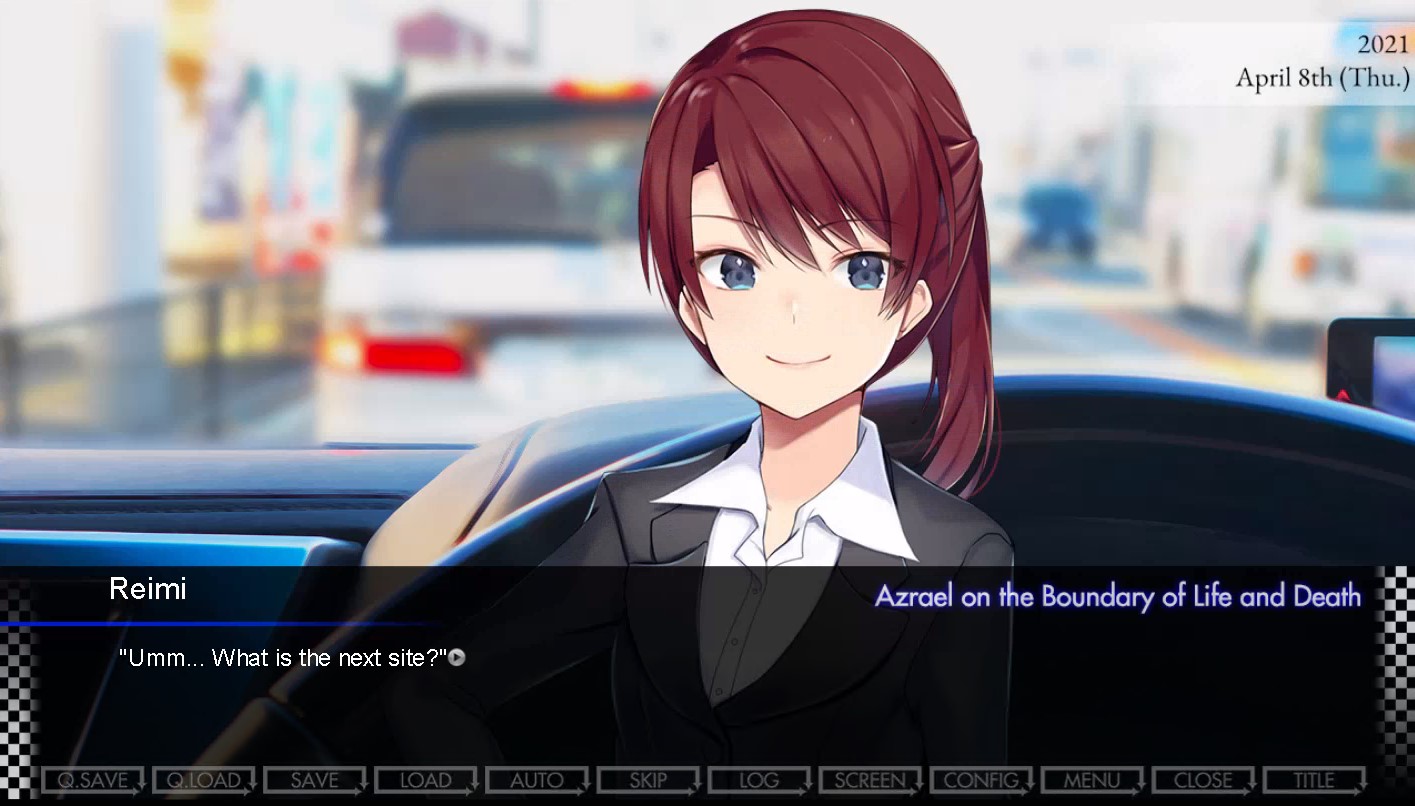Open the LOAD game screen
Screen dimensions: 1415x806
(426, 780)
